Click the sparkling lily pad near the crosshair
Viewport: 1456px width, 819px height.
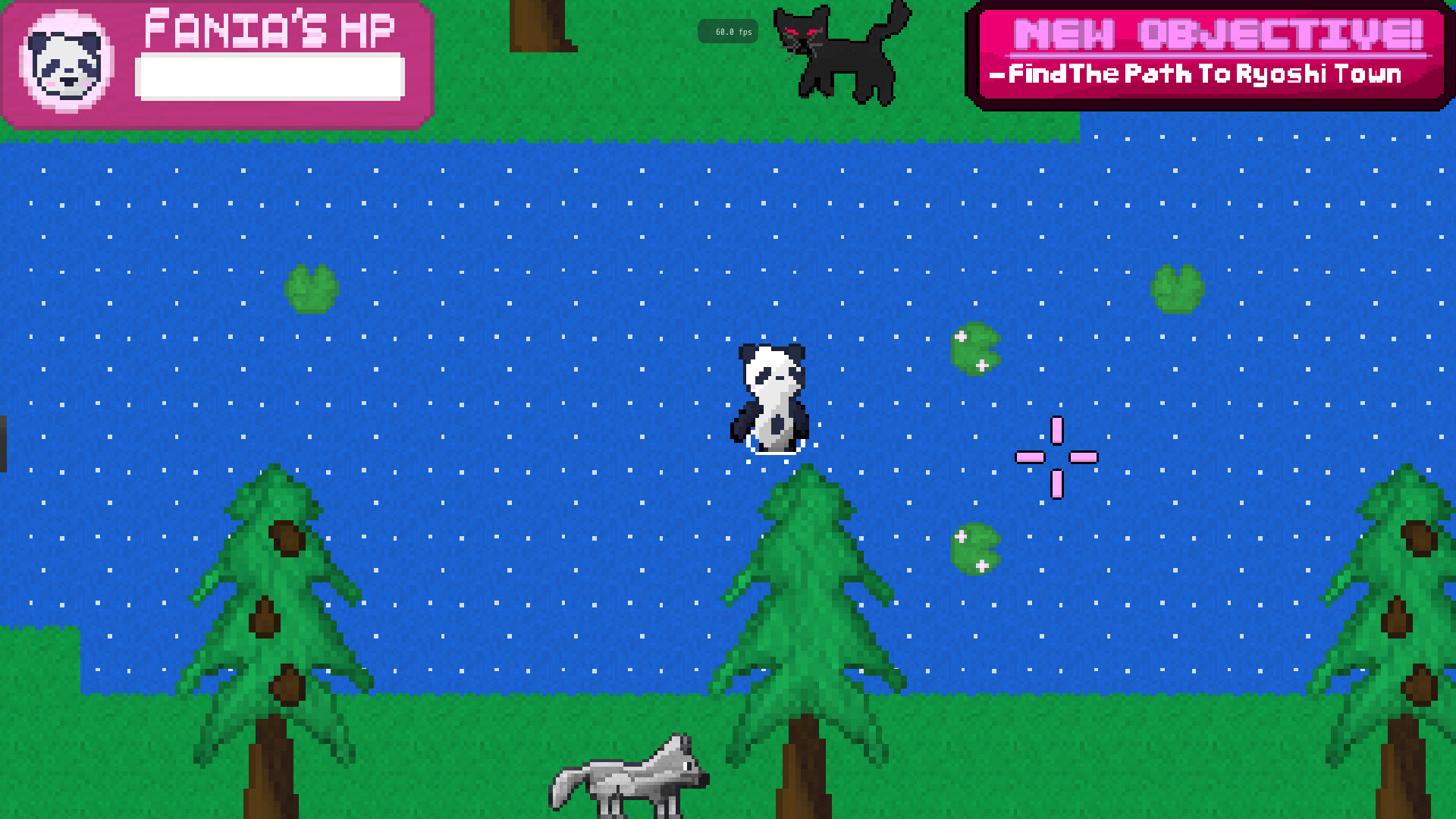[974, 349]
